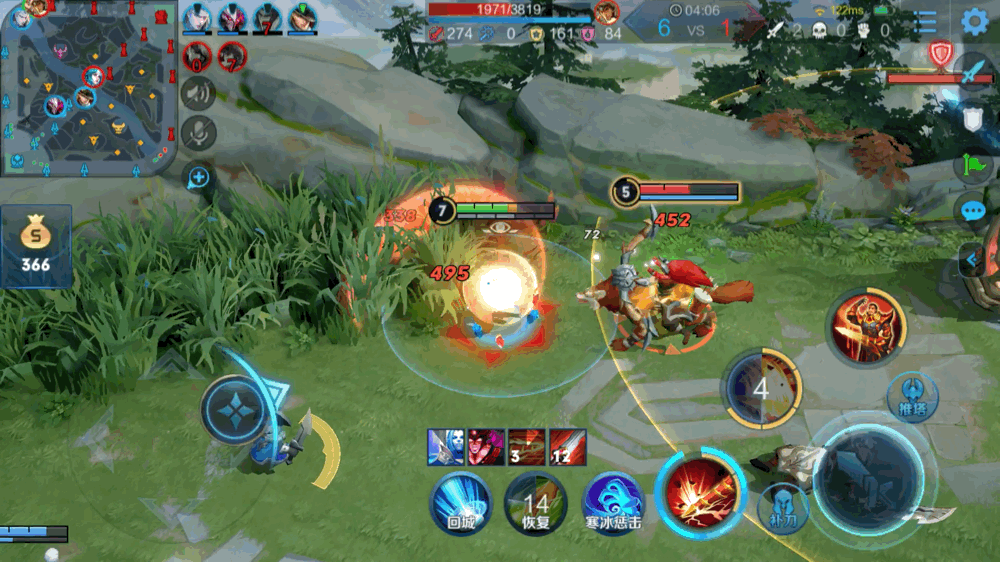The width and height of the screenshot is (1000, 562).
Task: Send the white shield defend signal
Action: click(972, 118)
